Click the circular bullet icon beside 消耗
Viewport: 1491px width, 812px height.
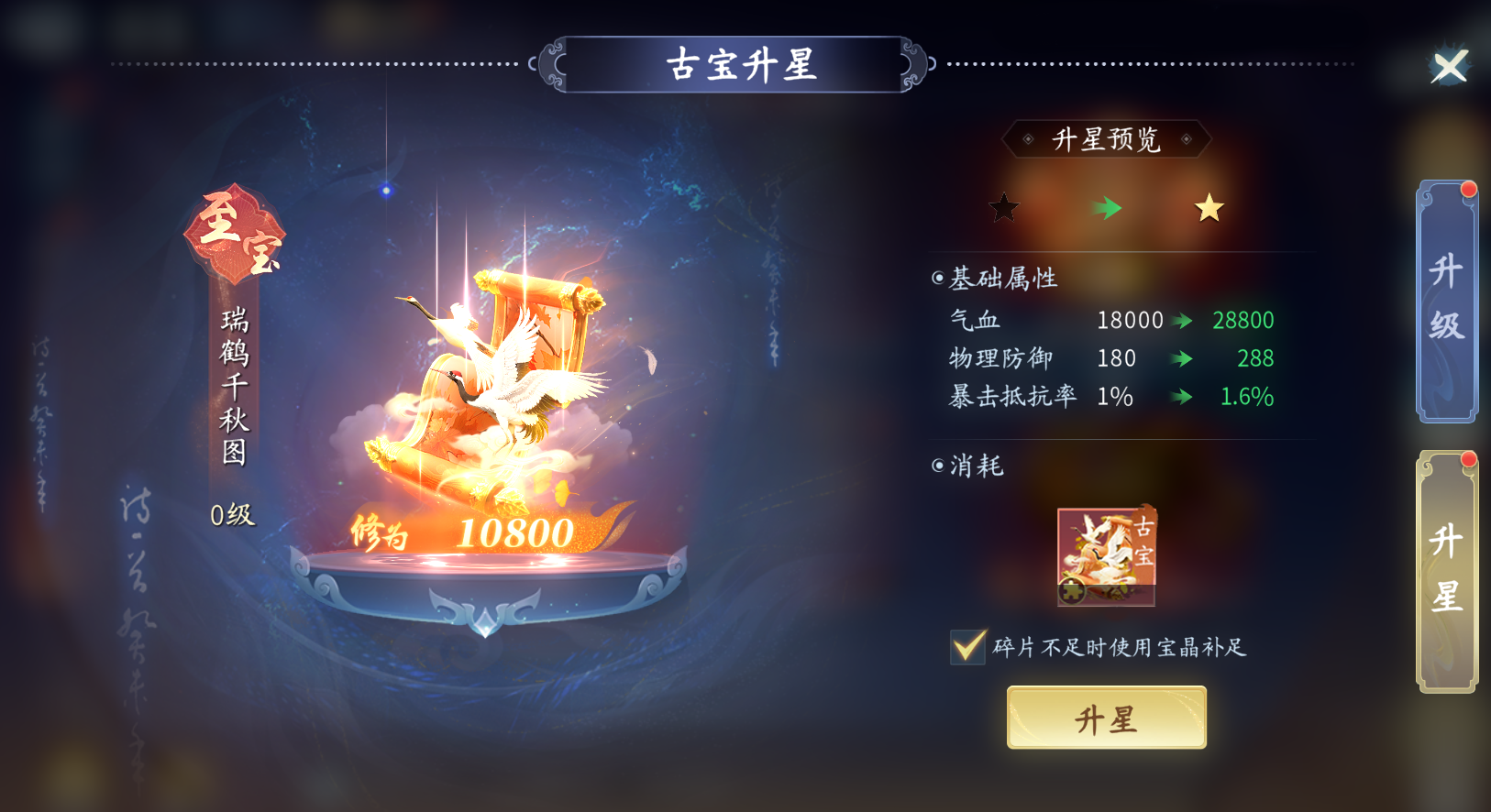(x=937, y=467)
